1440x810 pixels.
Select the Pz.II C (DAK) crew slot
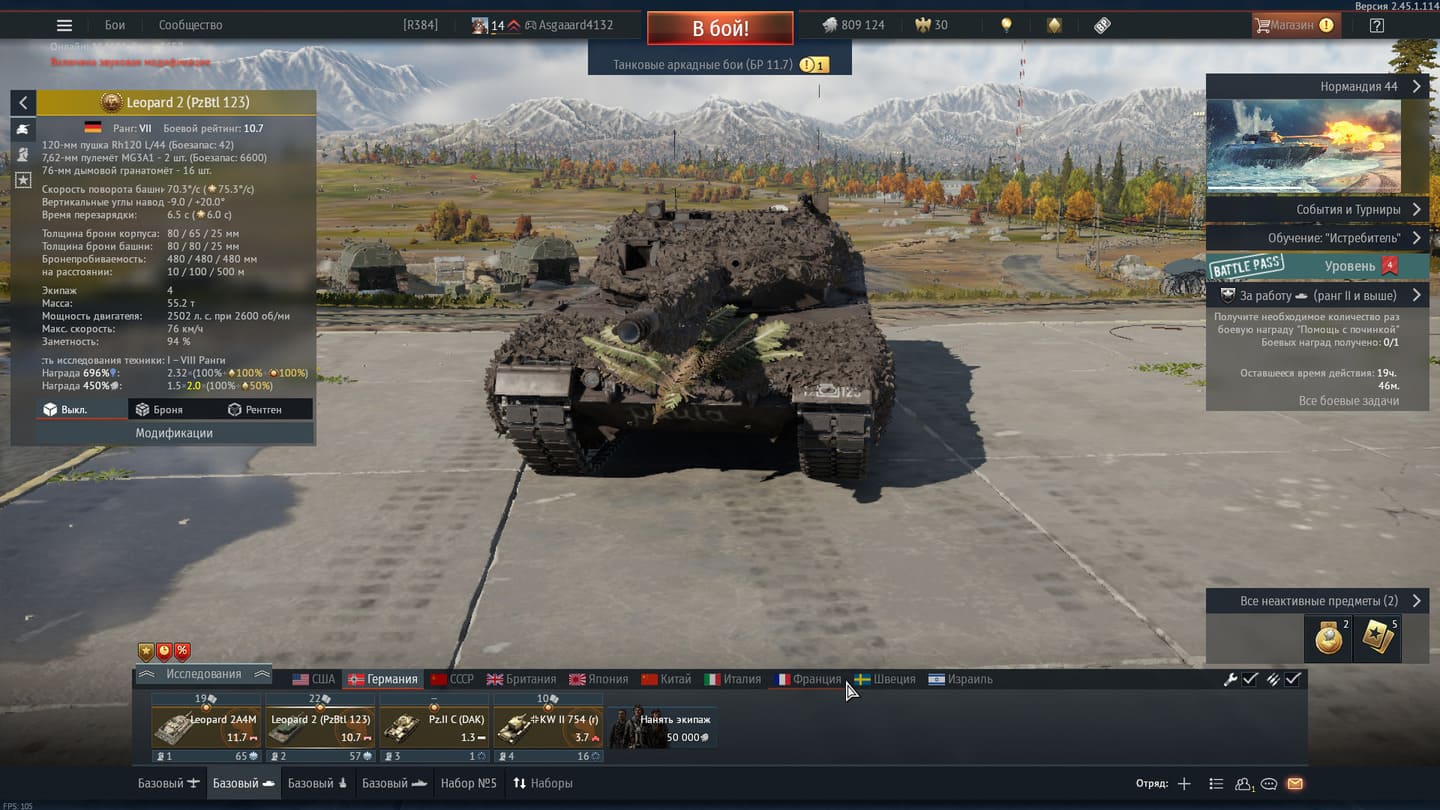tap(434, 728)
